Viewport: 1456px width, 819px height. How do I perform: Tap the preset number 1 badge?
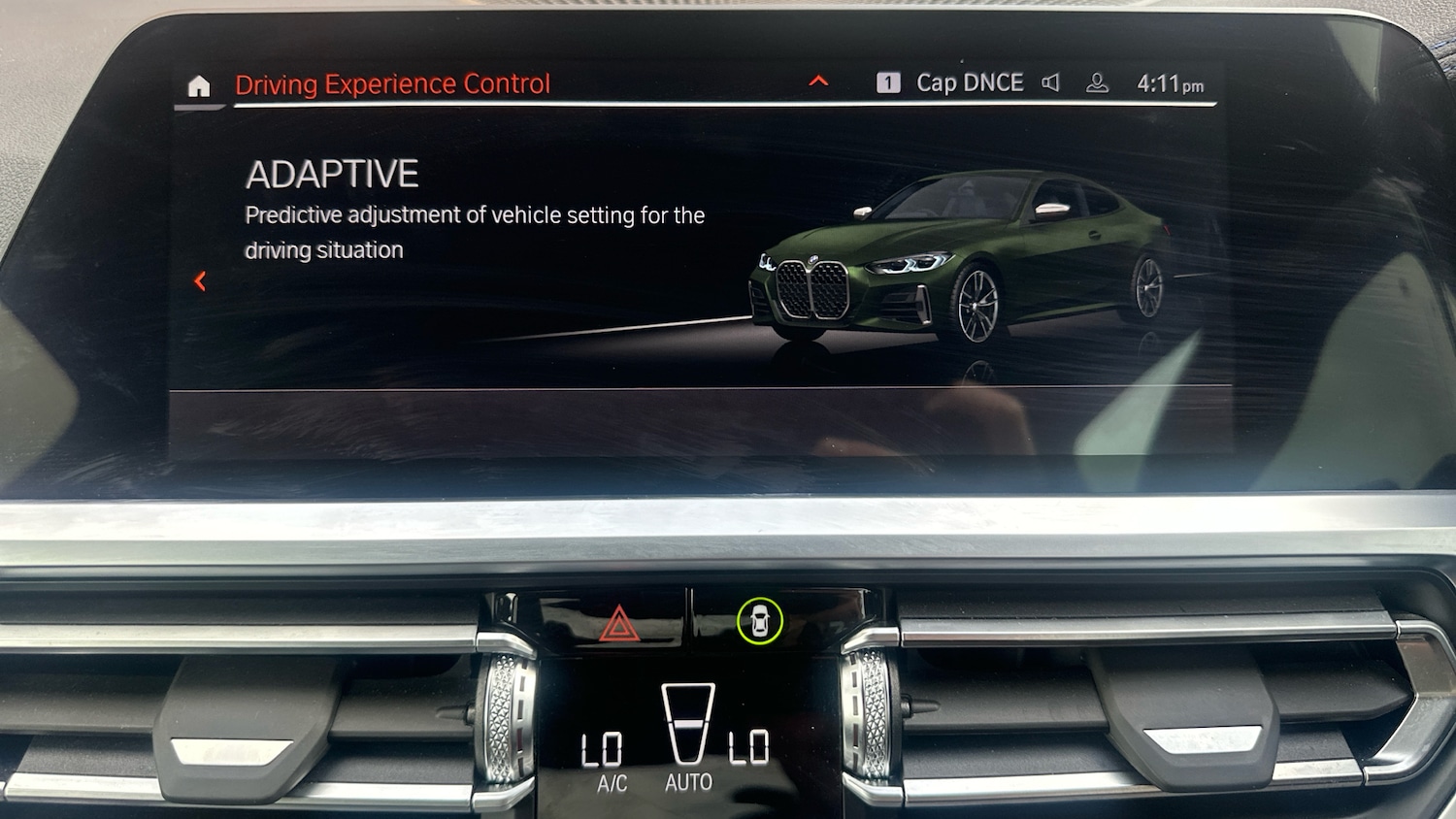pyautogui.click(x=888, y=82)
